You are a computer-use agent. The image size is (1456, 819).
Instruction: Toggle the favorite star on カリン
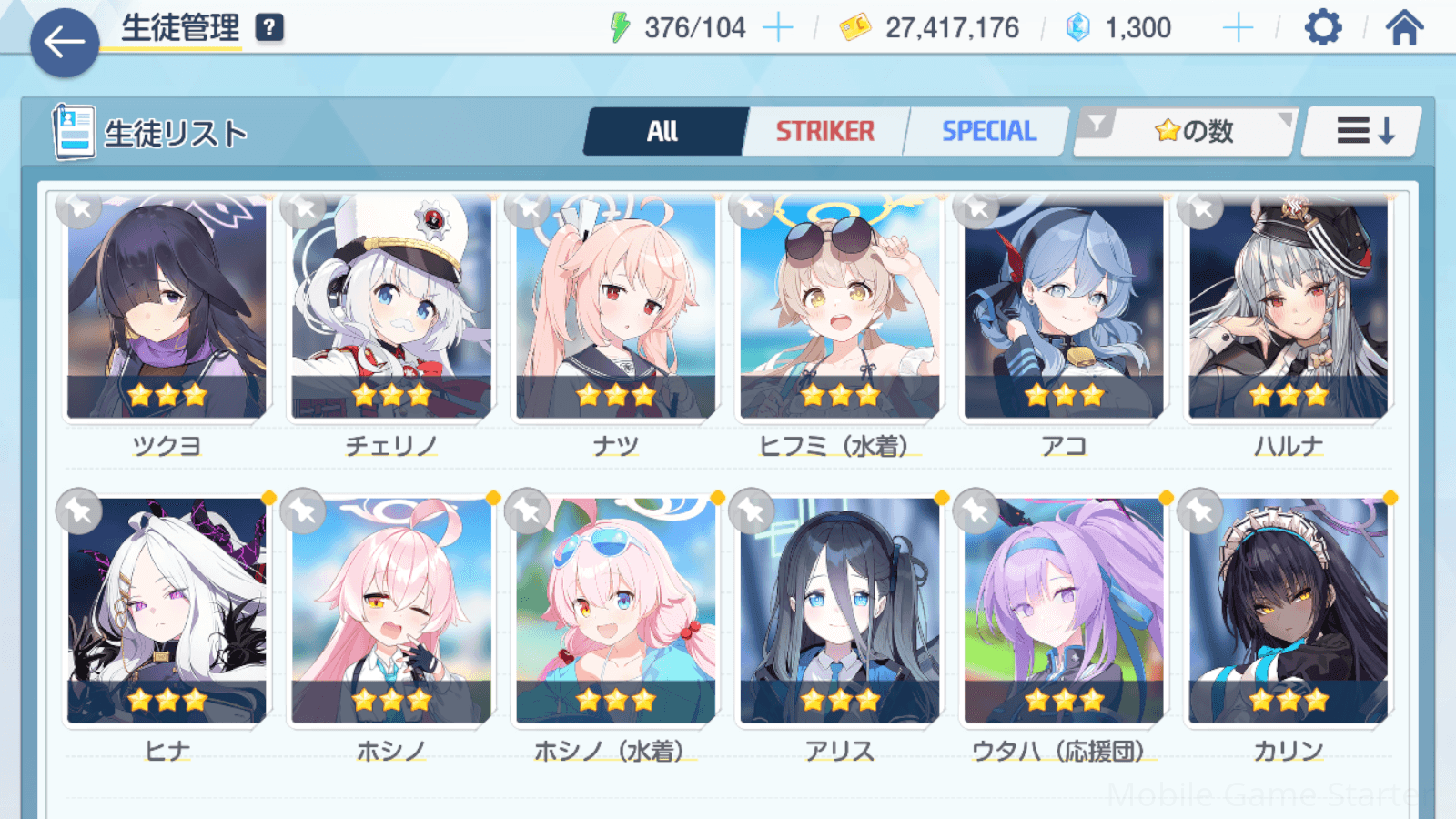tap(1200, 512)
